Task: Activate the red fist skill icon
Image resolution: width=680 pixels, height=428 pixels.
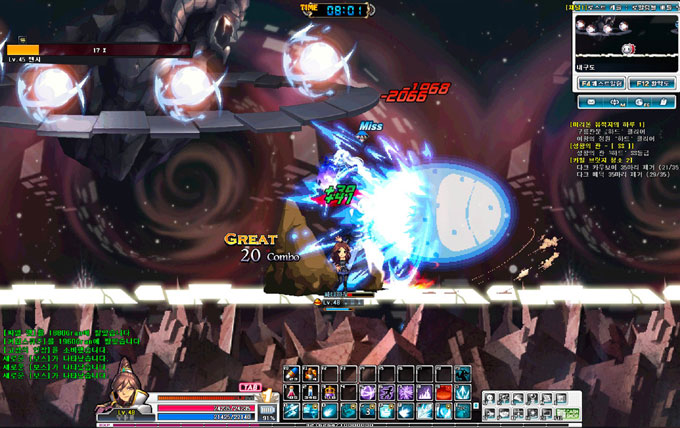Action: coord(441,392)
